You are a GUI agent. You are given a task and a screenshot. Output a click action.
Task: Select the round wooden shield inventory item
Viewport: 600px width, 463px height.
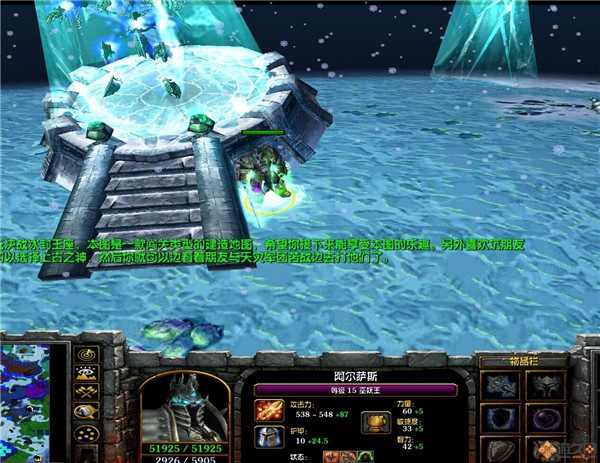click(498, 449)
